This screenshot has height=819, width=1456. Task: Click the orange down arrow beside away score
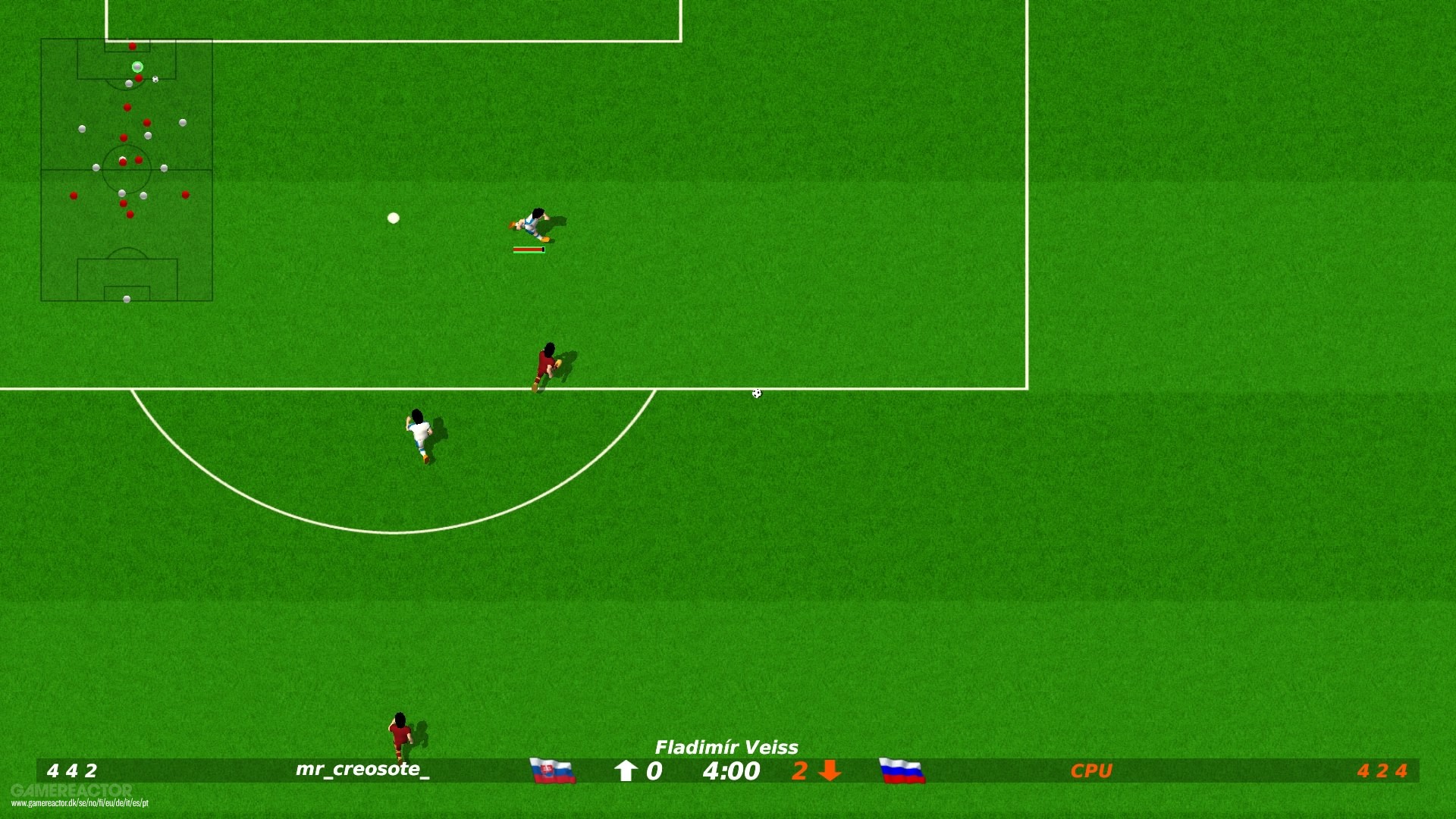tap(828, 771)
